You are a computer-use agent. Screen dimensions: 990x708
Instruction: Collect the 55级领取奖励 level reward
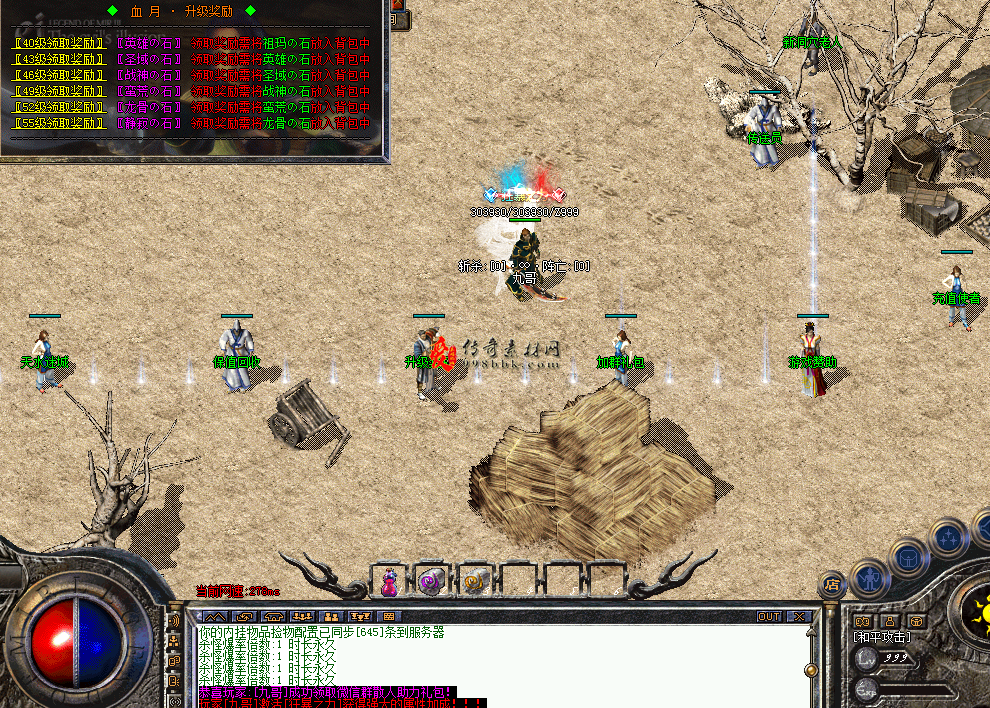(x=59, y=123)
